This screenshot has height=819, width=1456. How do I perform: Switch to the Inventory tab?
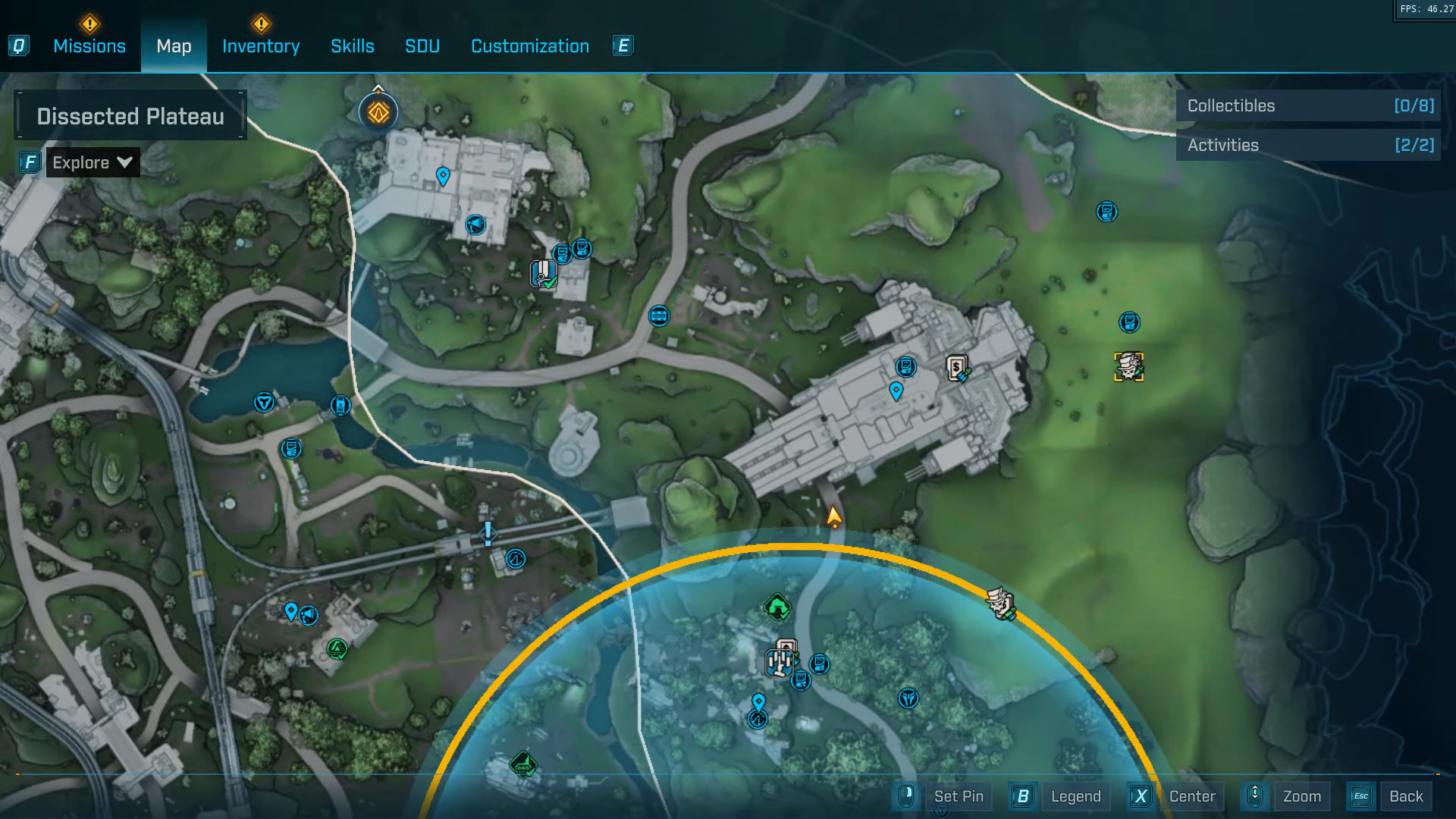(x=261, y=46)
